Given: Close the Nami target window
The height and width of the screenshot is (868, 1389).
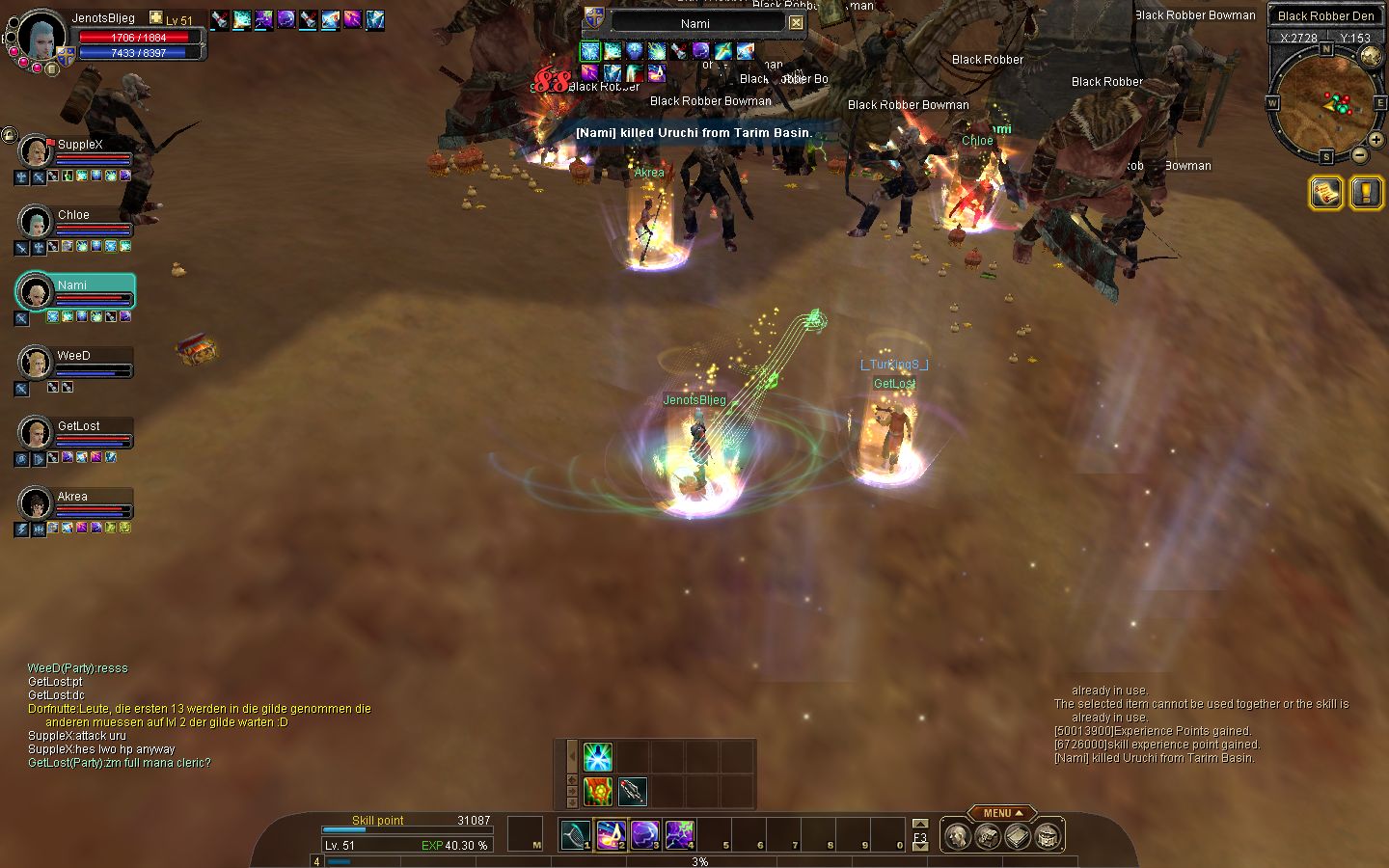Looking at the screenshot, I should [796, 23].
